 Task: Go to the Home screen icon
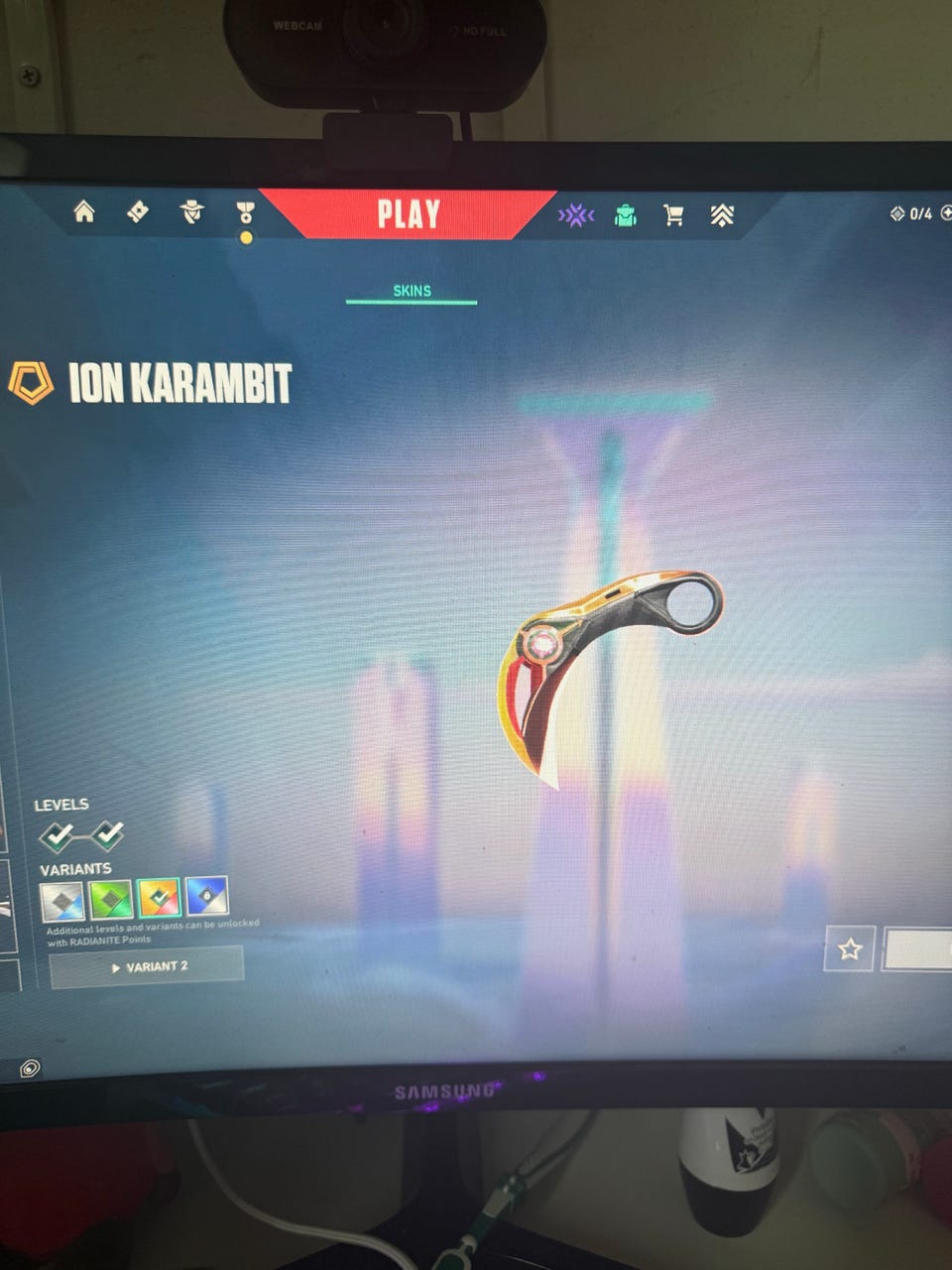84,211
